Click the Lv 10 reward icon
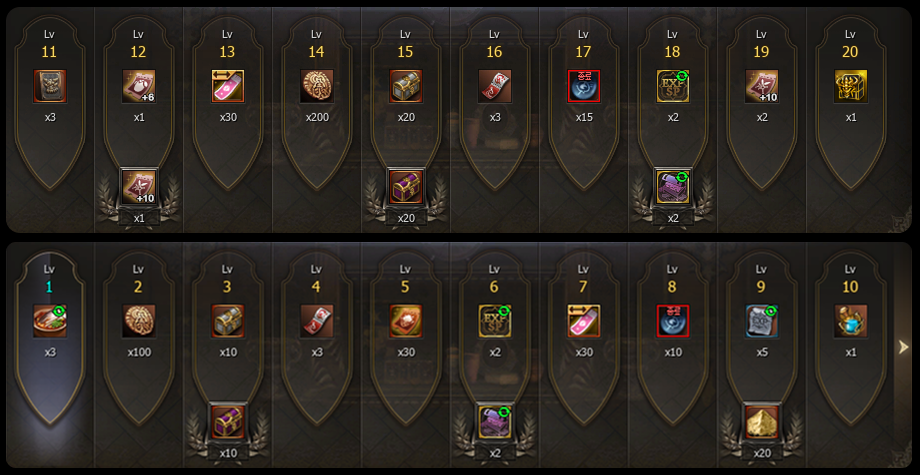This screenshot has height=475, width=920. coord(850,321)
